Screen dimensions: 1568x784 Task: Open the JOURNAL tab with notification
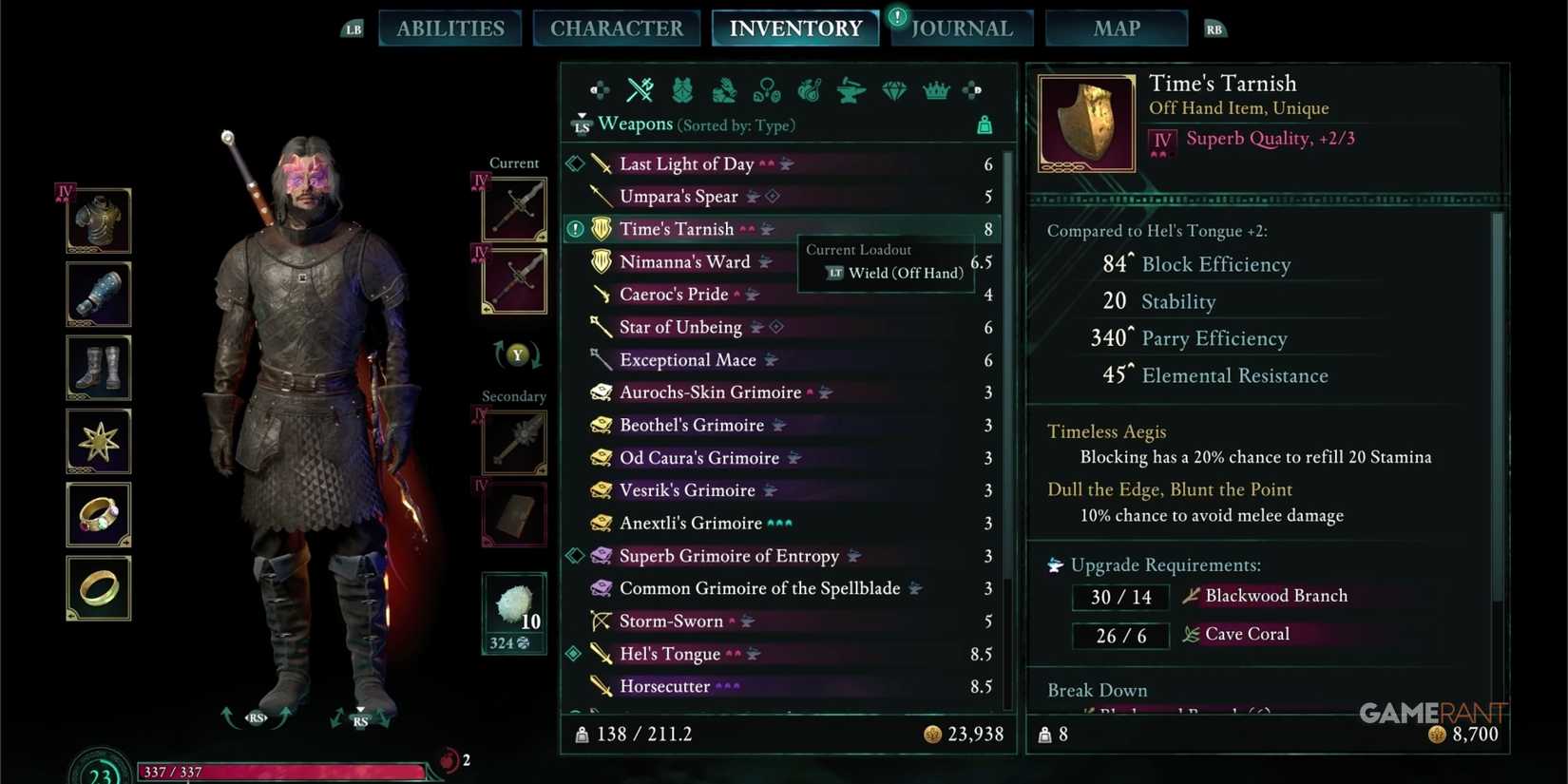point(961,28)
